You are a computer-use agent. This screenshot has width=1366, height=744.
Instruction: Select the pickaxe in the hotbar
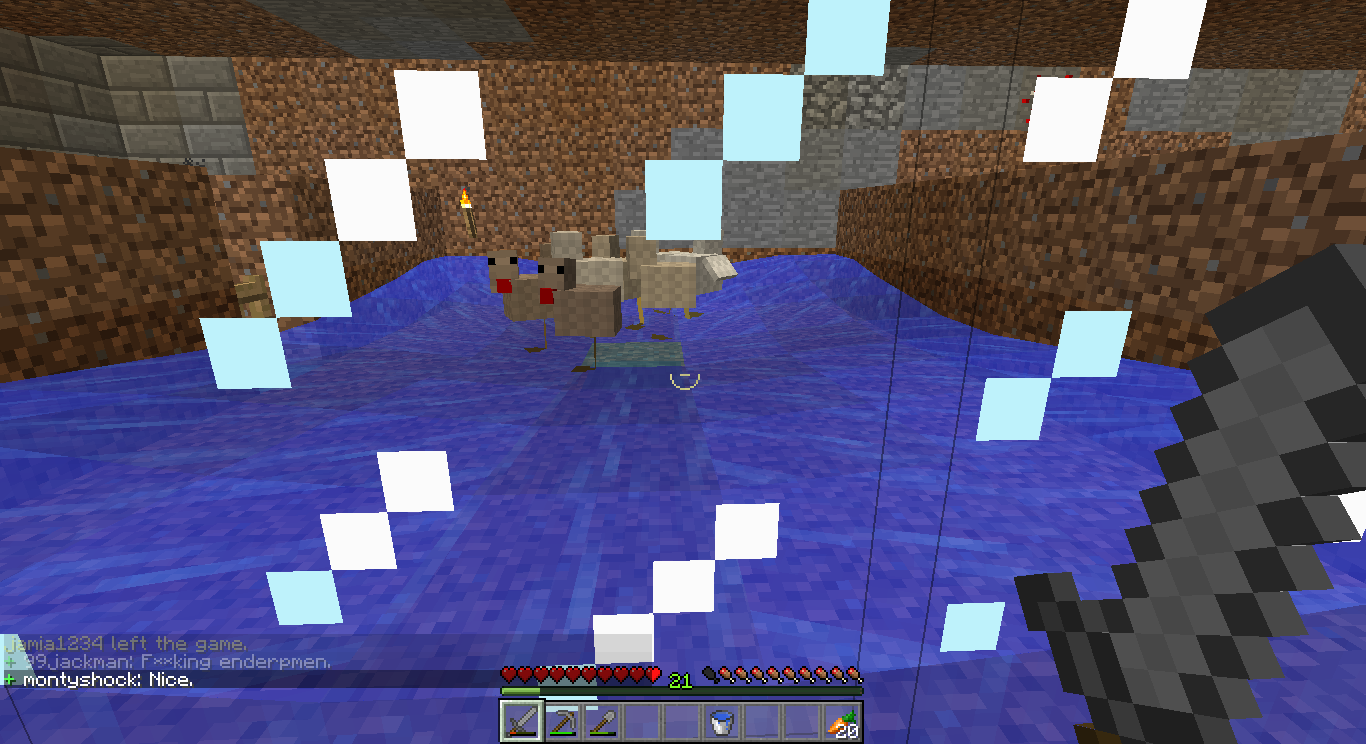click(560, 720)
